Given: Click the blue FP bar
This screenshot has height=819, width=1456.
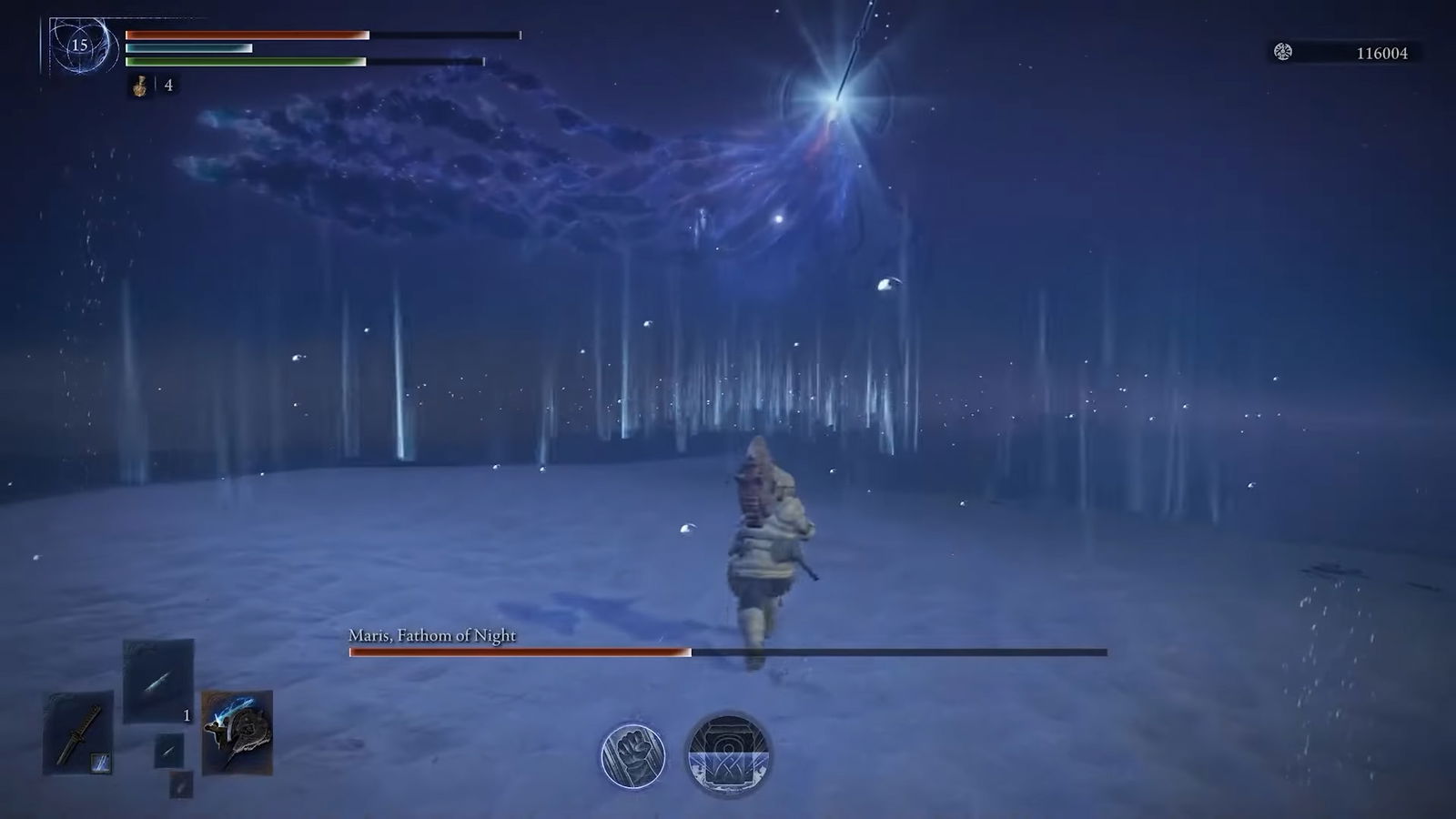Looking at the screenshot, I should pyautogui.click(x=191, y=47).
